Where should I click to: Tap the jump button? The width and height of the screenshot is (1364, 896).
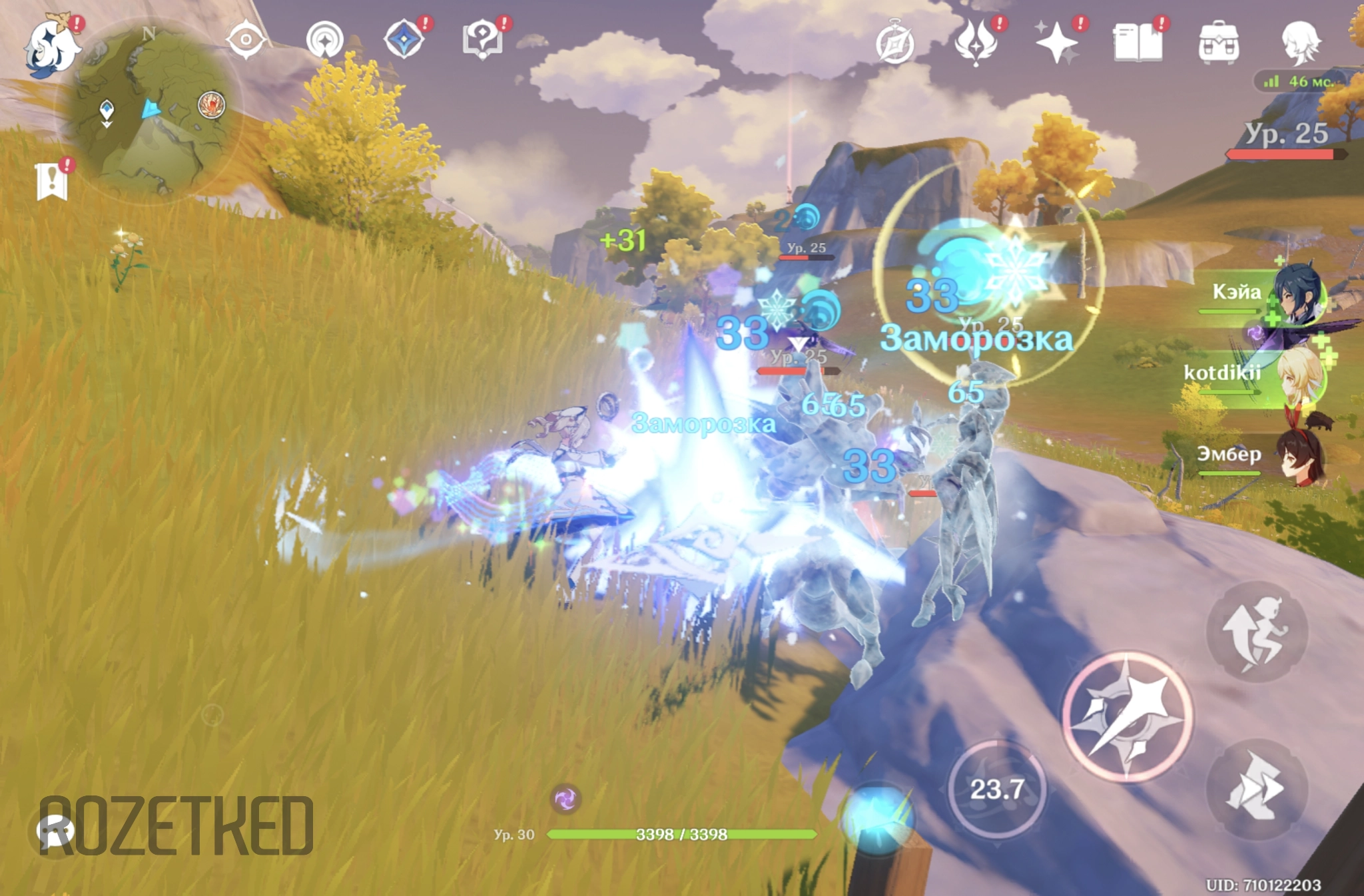pos(1257,631)
